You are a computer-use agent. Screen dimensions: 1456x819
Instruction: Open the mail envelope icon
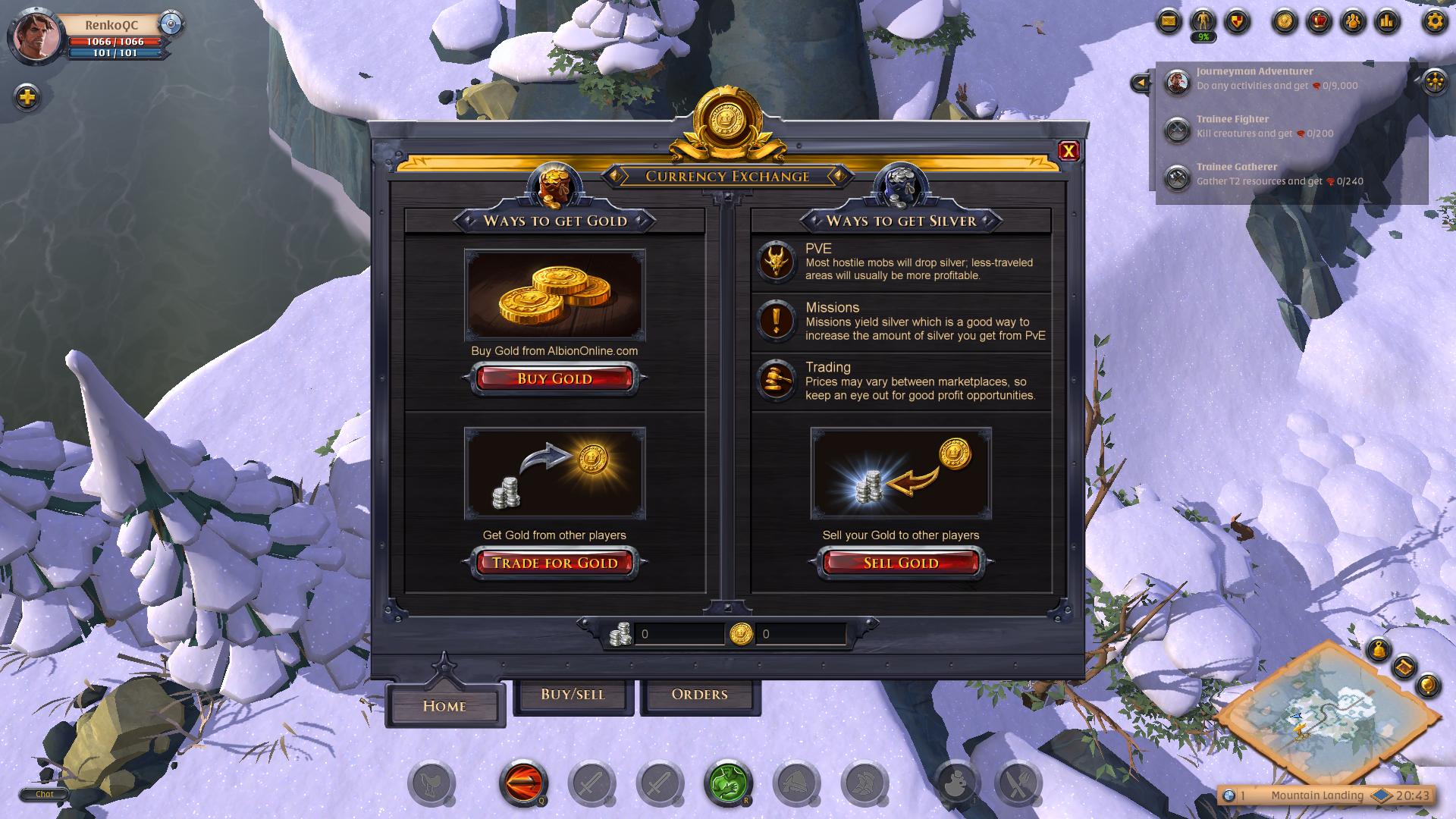tap(1169, 21)
